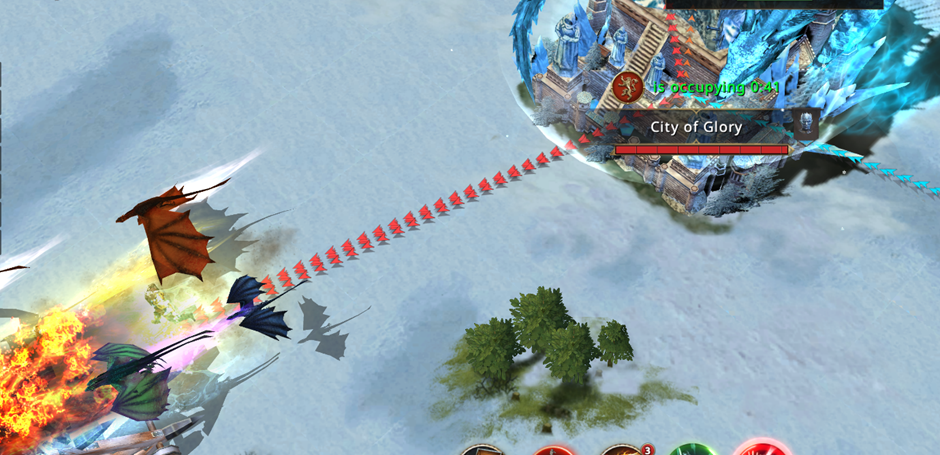Open the Night King banner portrait

pos(805,125)
